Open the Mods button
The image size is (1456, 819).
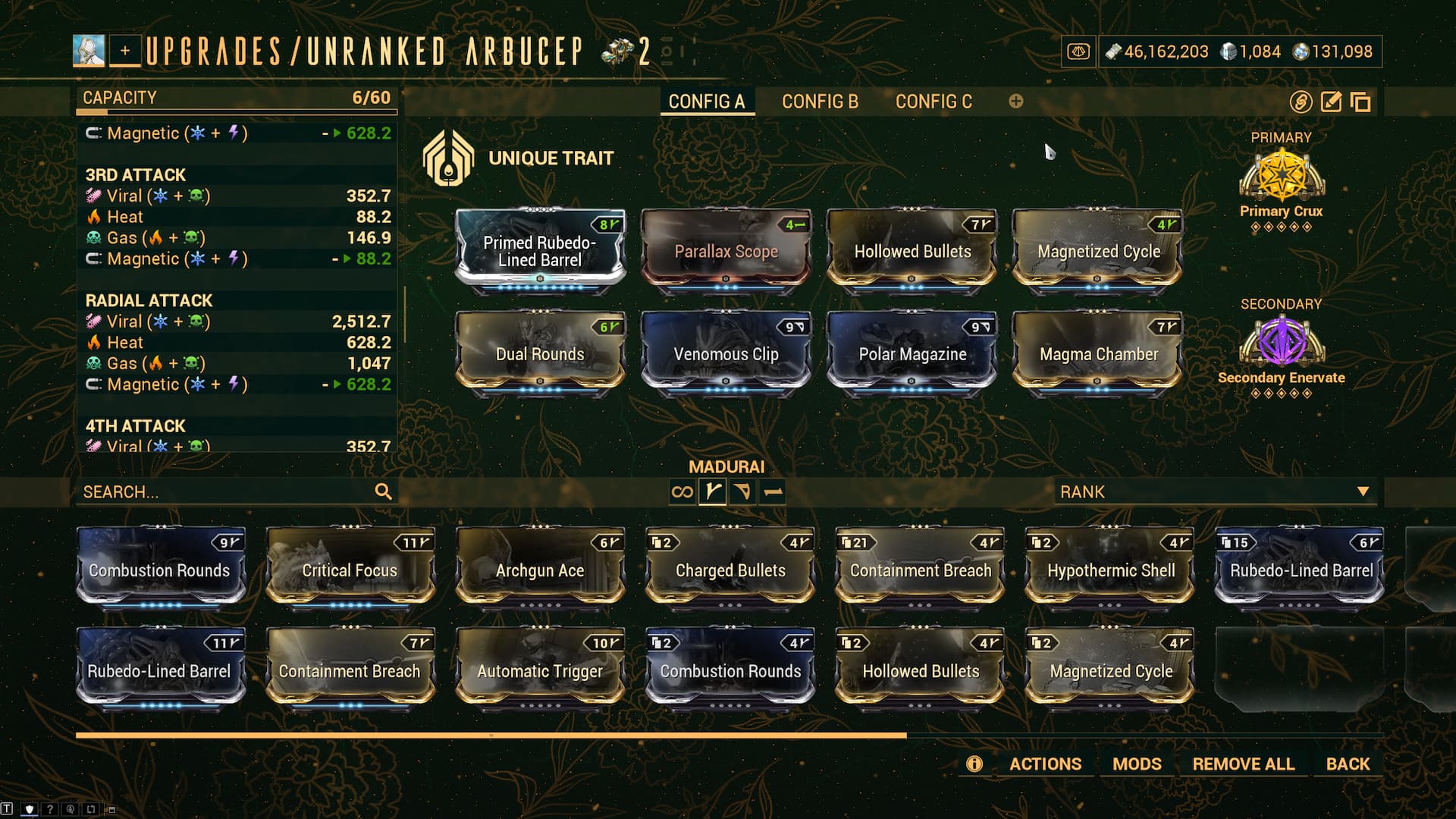coord(1137,764)
